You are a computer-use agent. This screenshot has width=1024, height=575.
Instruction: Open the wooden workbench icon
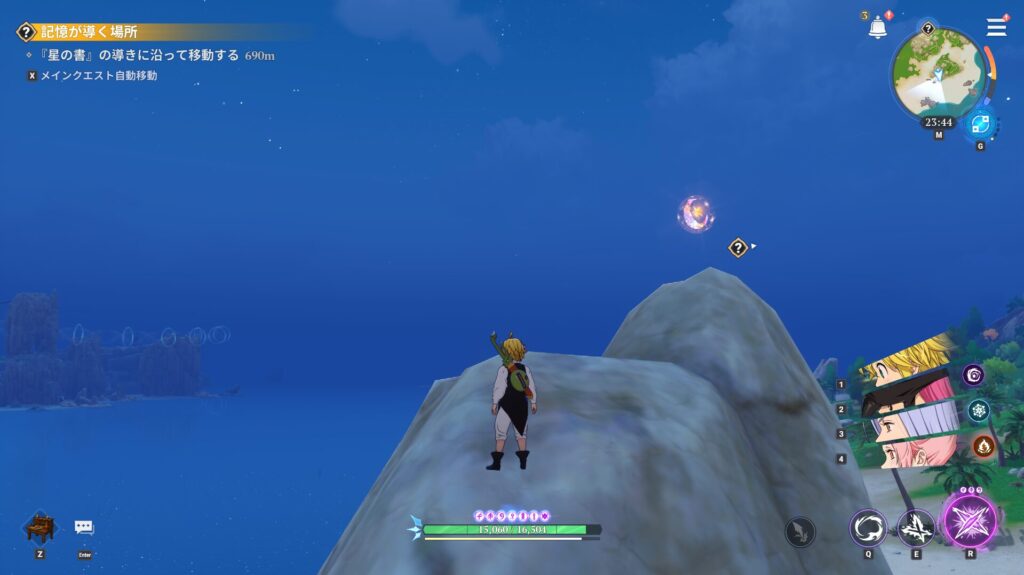[x=40, y=526]
